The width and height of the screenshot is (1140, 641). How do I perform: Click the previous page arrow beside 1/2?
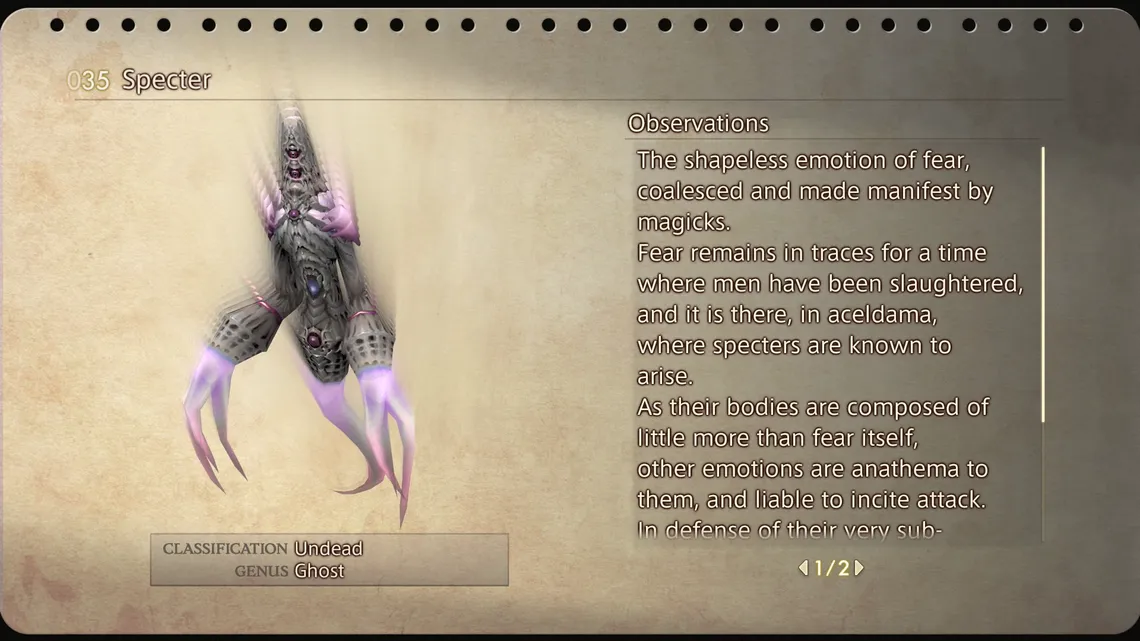point(803,568)
